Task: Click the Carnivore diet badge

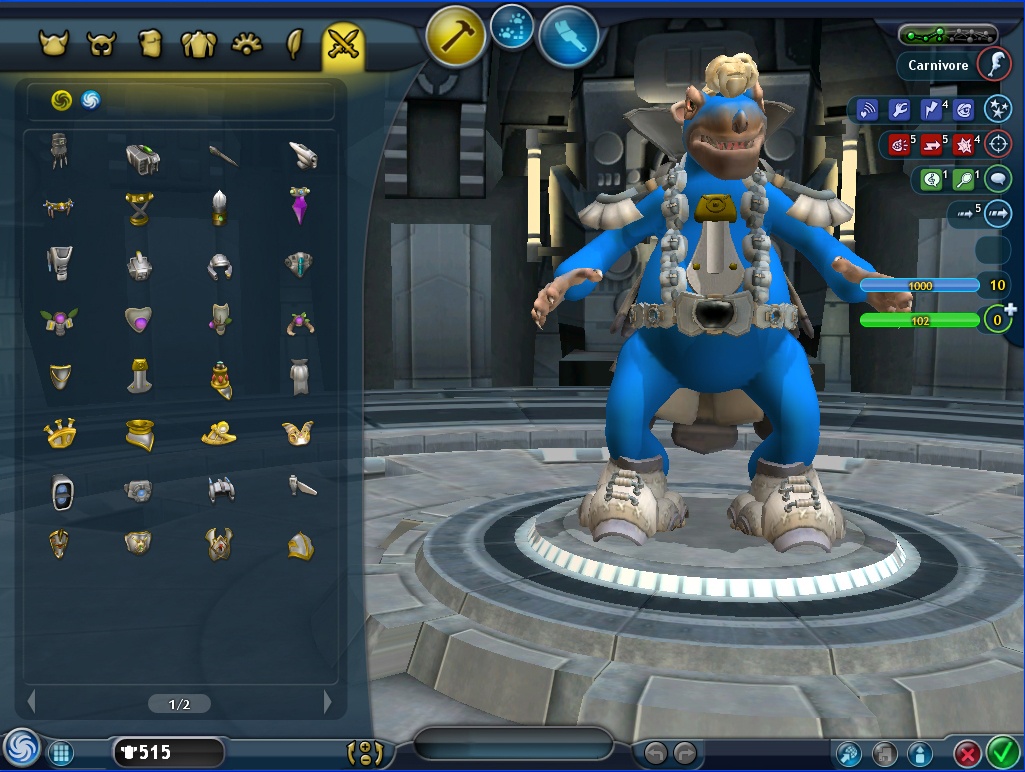Action: [x=992, y=65]
